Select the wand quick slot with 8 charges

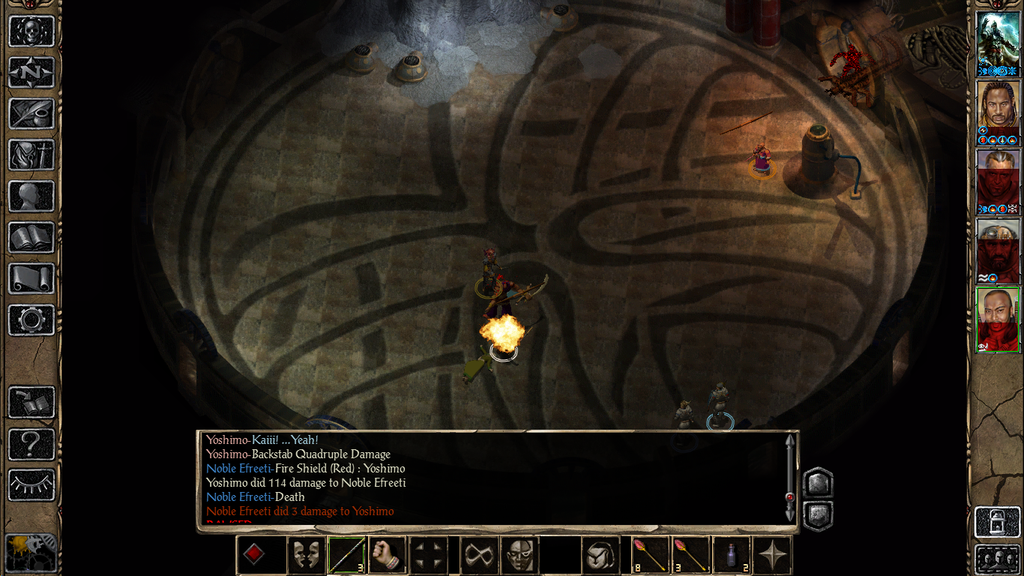tap(648, 555)
